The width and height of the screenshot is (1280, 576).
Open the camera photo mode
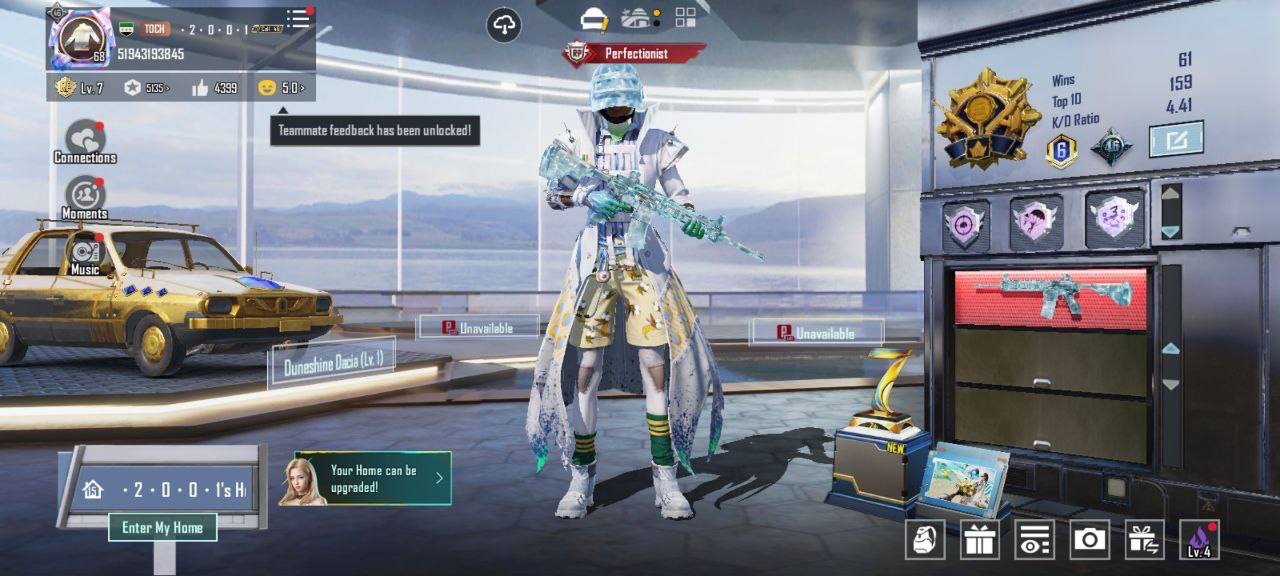(x=1089, y=540)
